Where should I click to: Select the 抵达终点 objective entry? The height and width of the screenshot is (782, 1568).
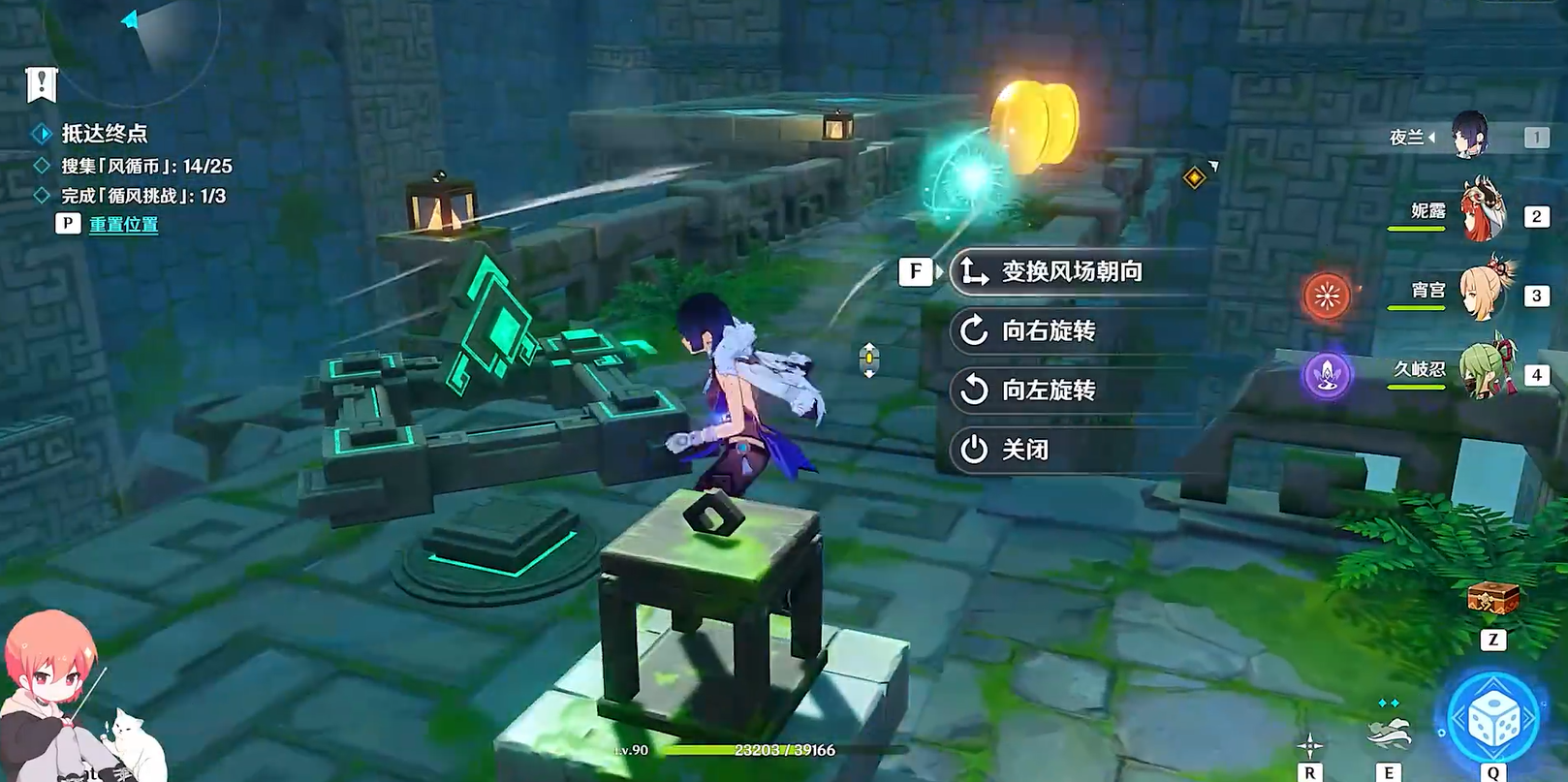tap(104, 134)
